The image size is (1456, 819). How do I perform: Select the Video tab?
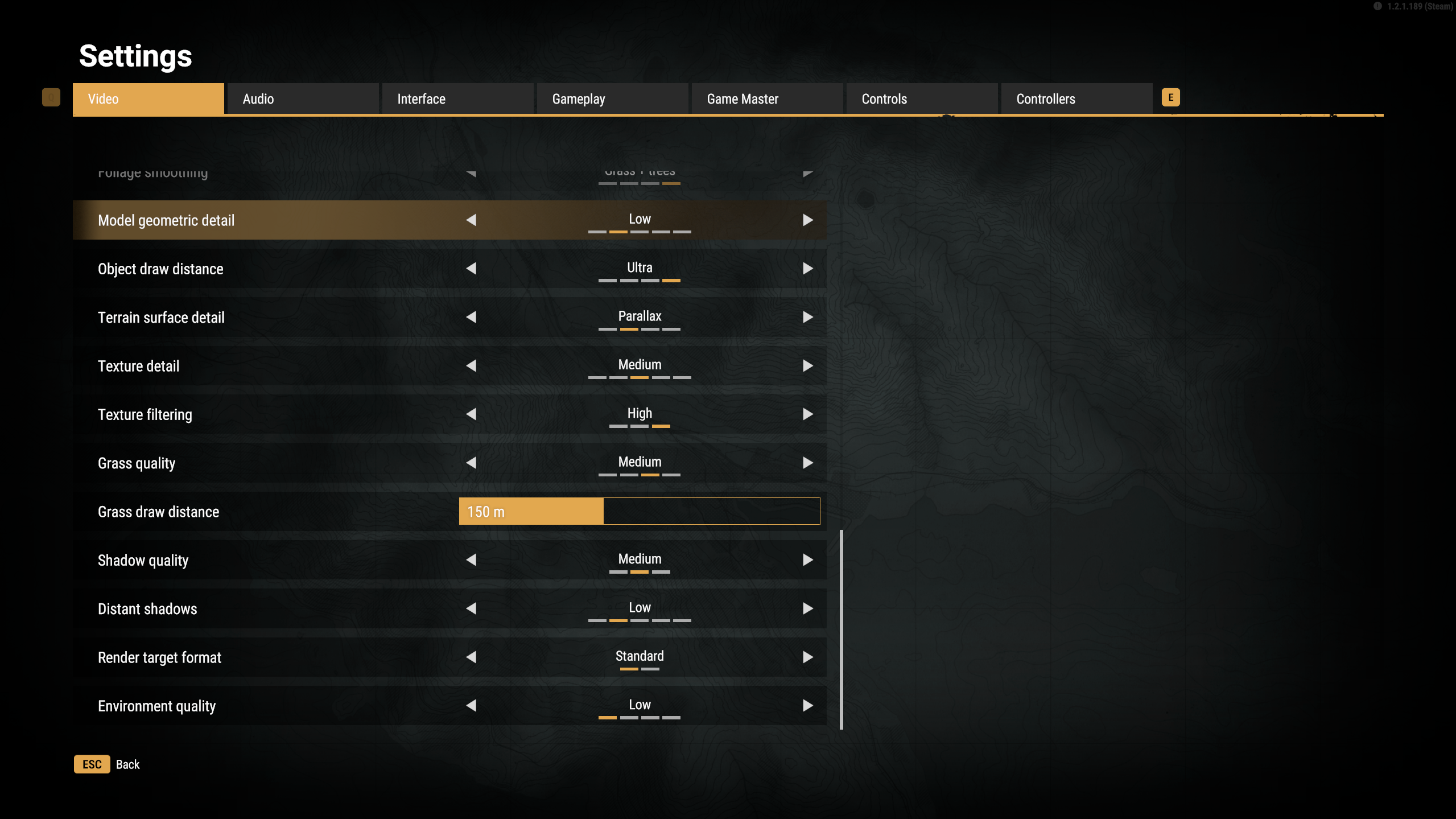tap(148, 99)
